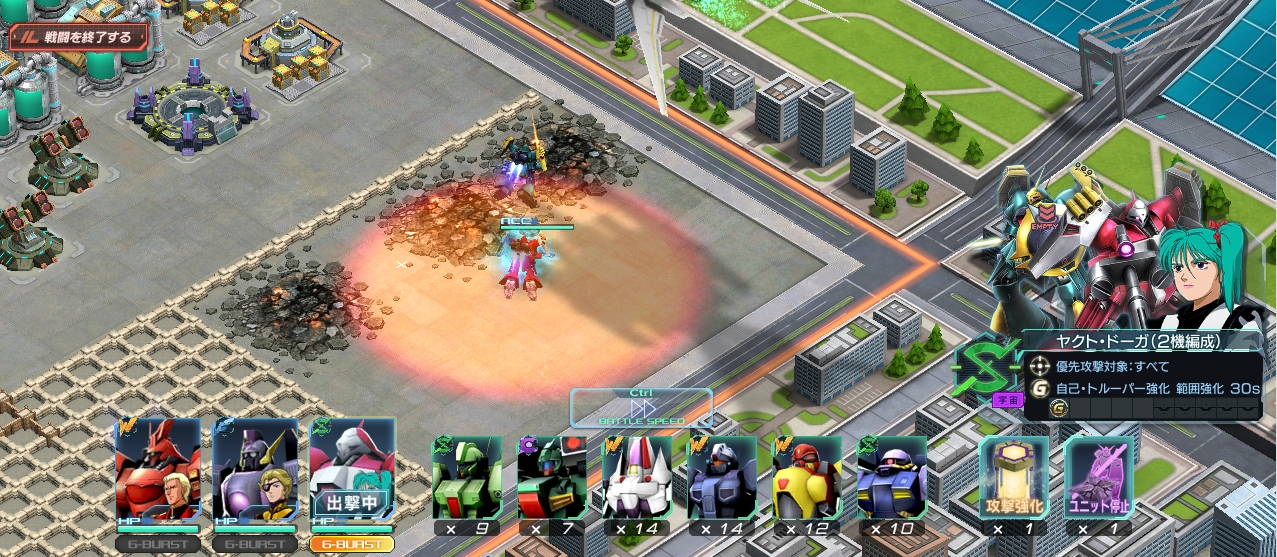Viewport: 1277px width, 557px height.
Task: Use the 攻撃強化 attack boost item
Action: point(1014,478)
